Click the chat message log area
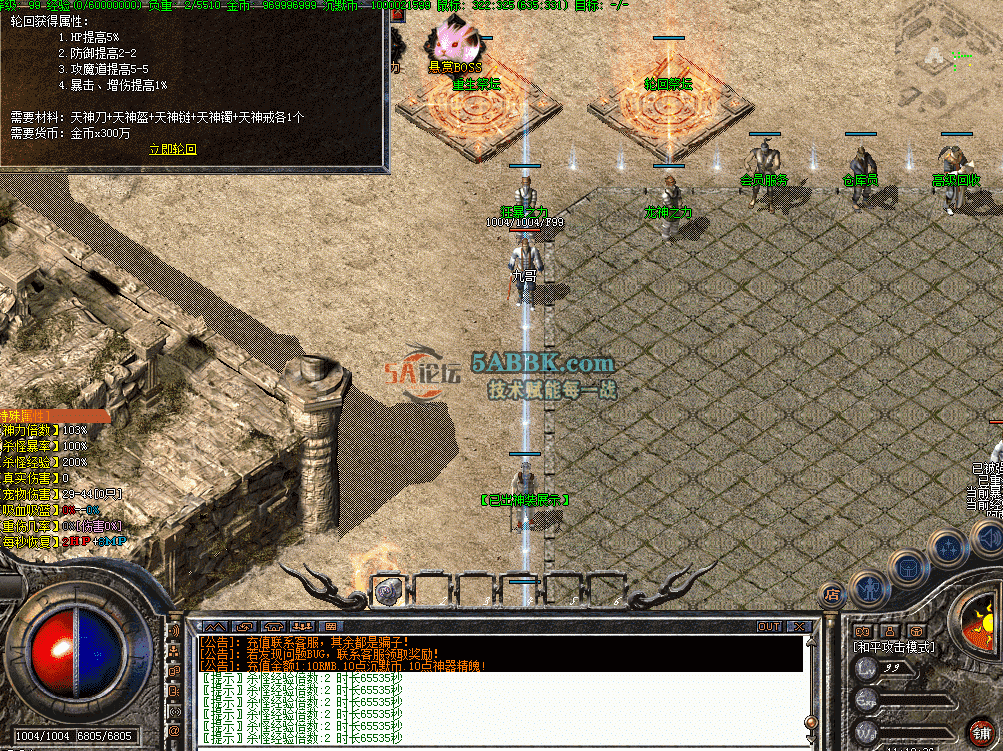Viewport: 1003px width, 751px height. (x=500, y=705)
